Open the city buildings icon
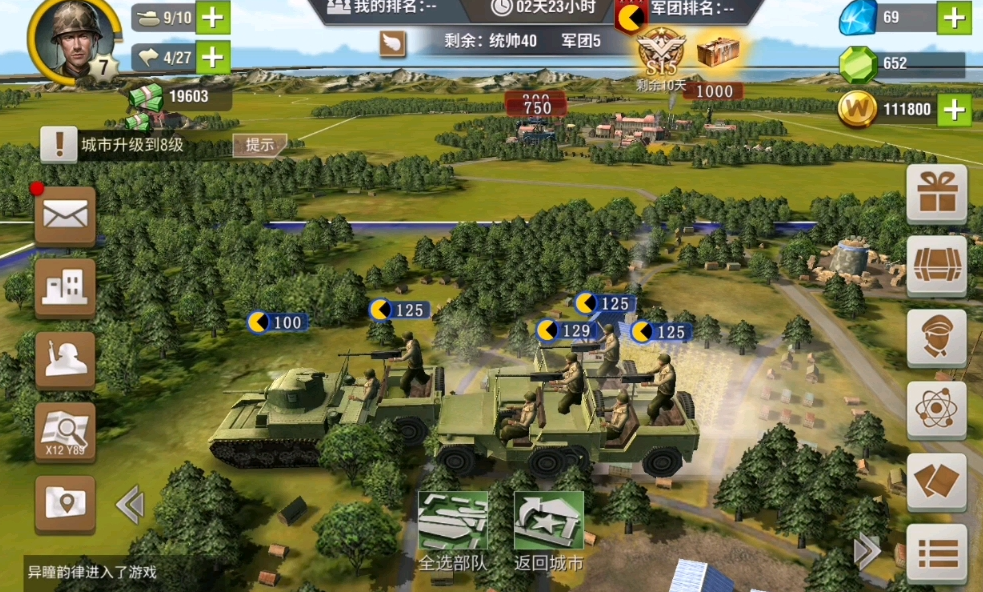Image resolution: width=983 pixels, height=592 pixels. click(x=66, y=288)
